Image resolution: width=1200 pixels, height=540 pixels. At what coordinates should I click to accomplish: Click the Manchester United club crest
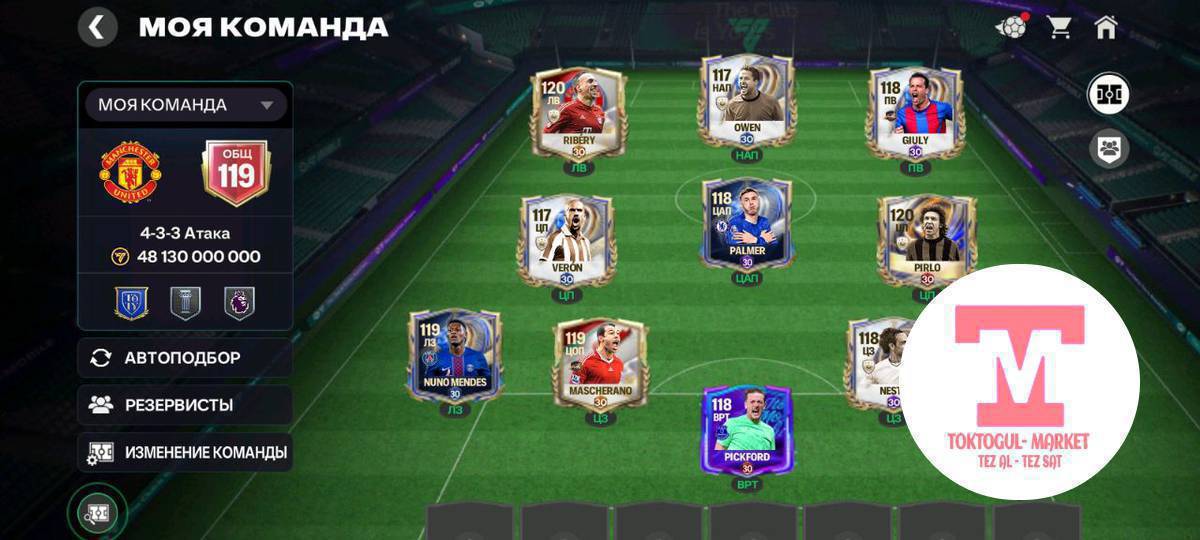coord(130,173)
